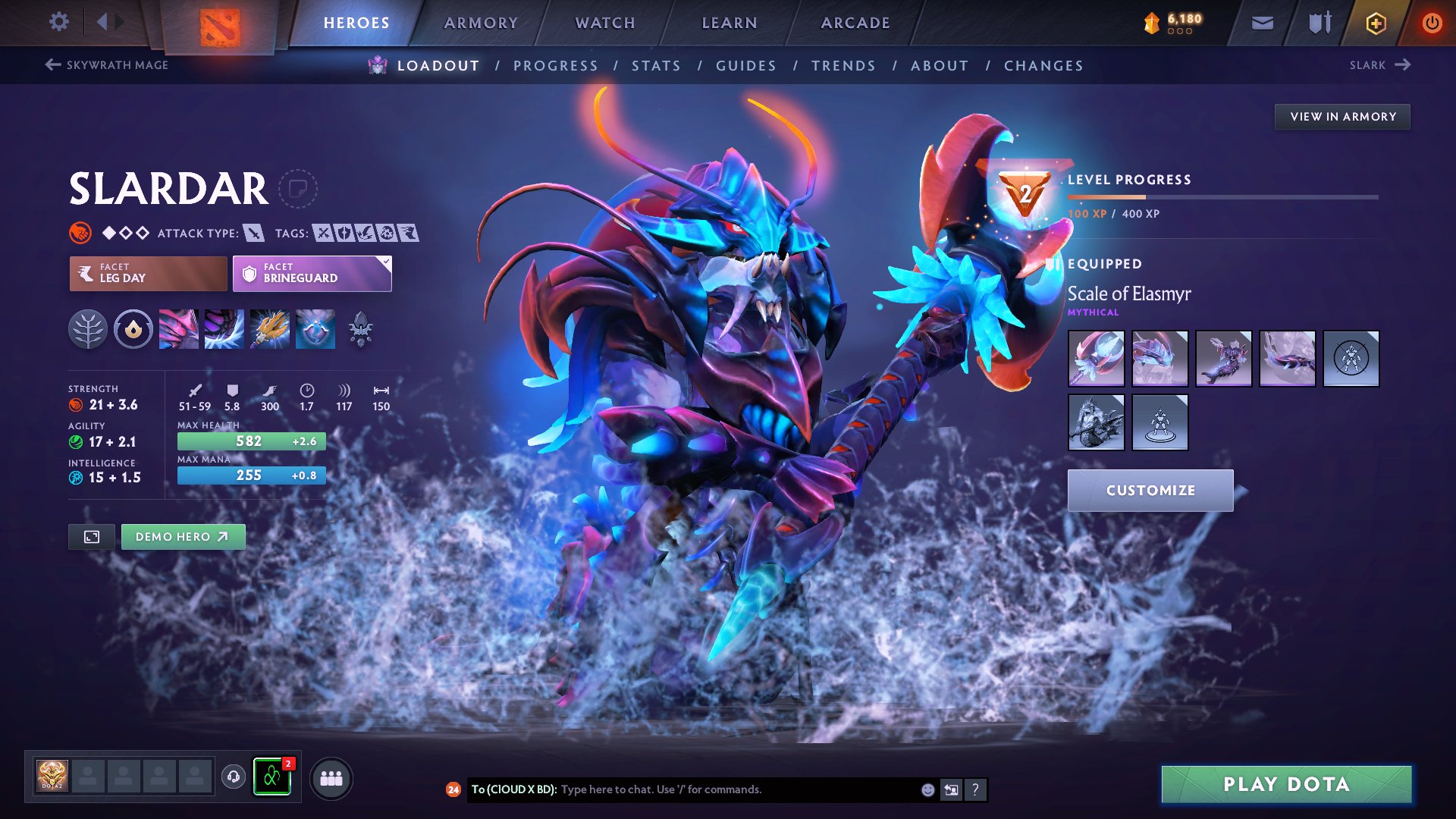This screenshot has width=1456, height=819.
Task: Toggle the voice chat headset icon
Action: coord(233,777)
